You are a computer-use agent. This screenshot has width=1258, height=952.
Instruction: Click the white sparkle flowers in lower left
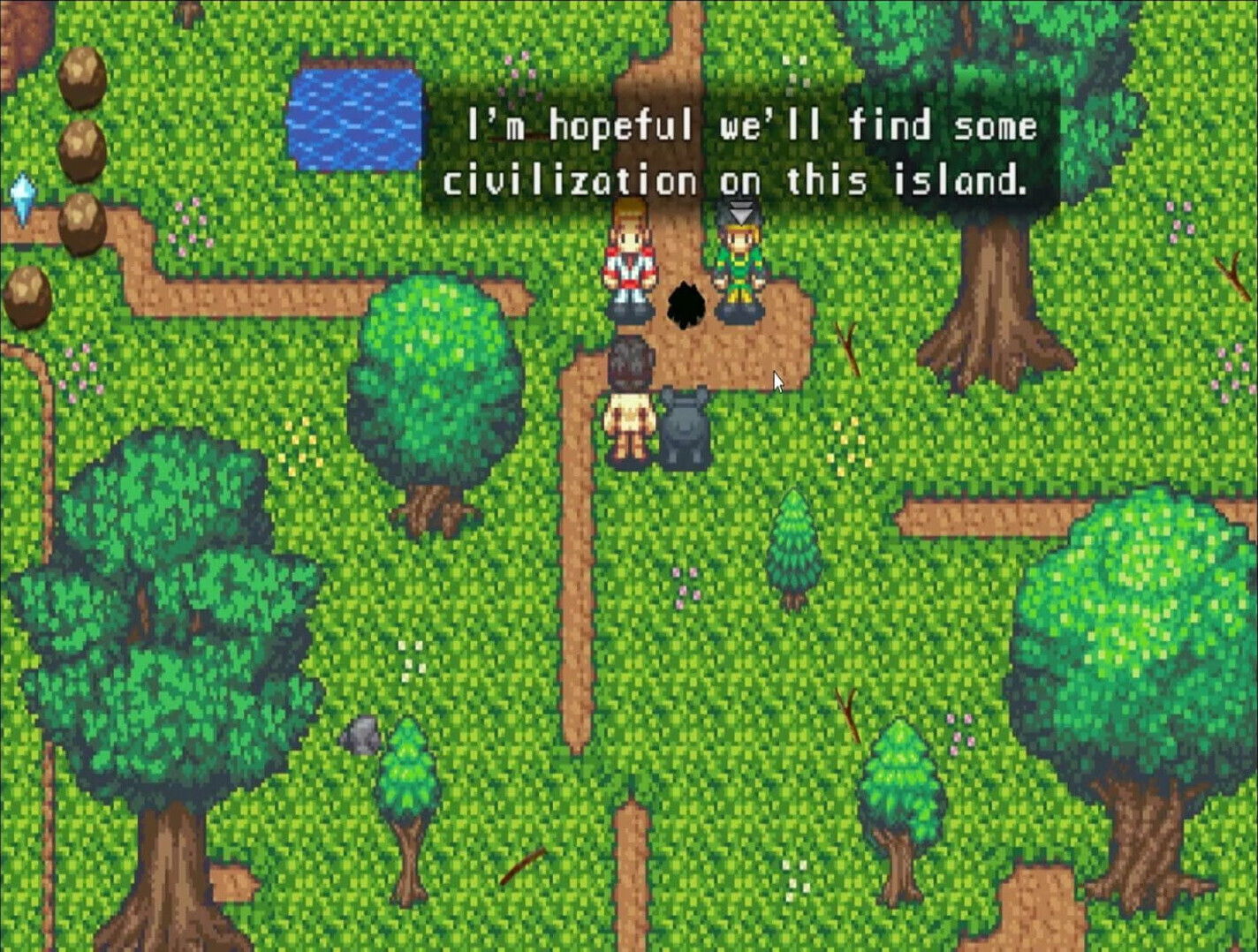click(x=412, y=661)
